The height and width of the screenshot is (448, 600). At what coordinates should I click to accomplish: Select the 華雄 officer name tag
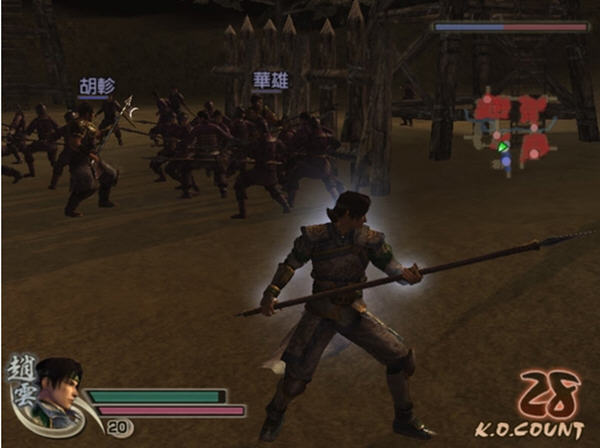pos(270,80)
